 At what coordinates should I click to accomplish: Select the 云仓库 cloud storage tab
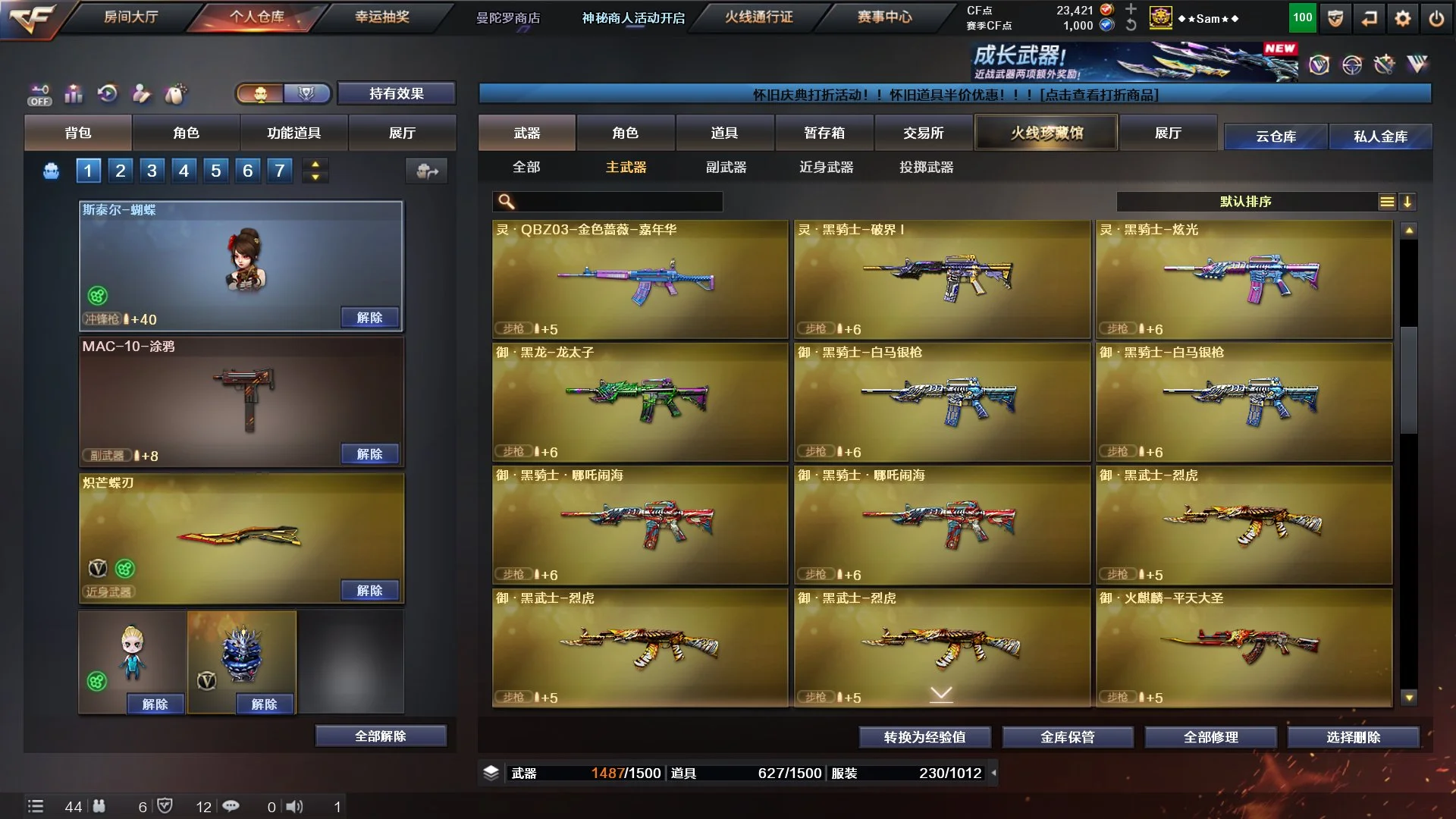1276,136
